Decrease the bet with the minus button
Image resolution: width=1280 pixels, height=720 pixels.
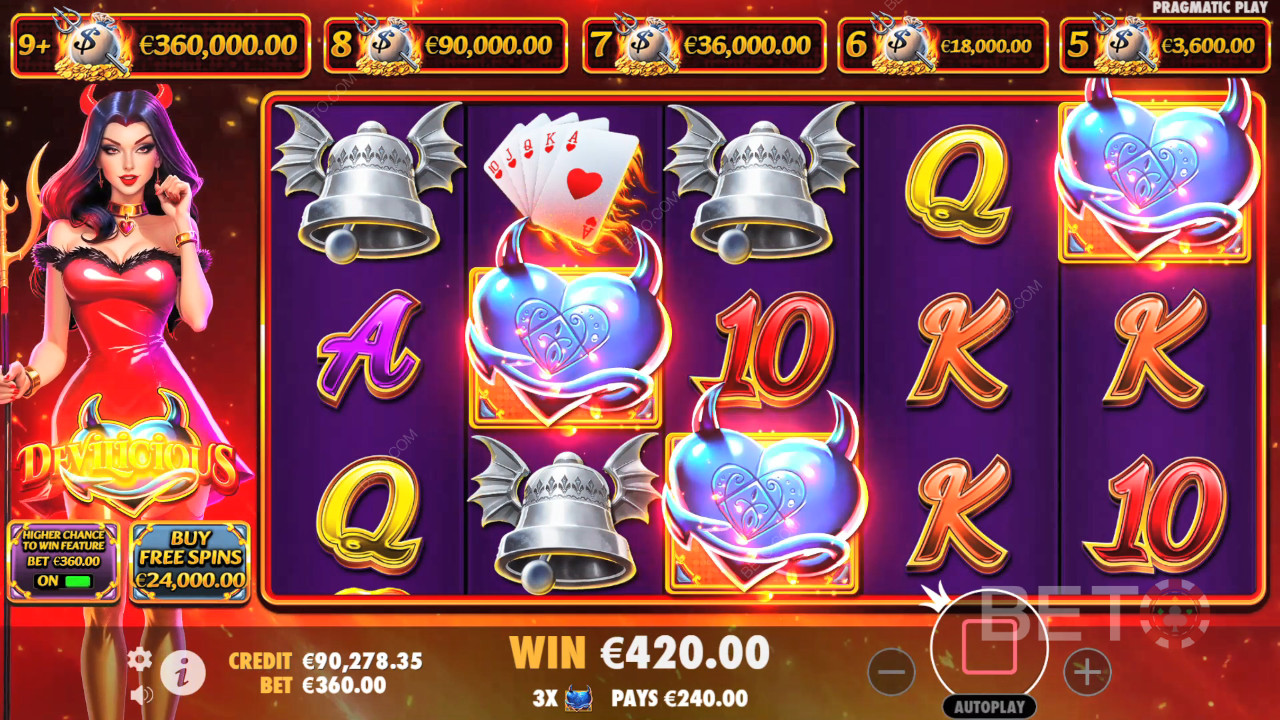point(891,670)
